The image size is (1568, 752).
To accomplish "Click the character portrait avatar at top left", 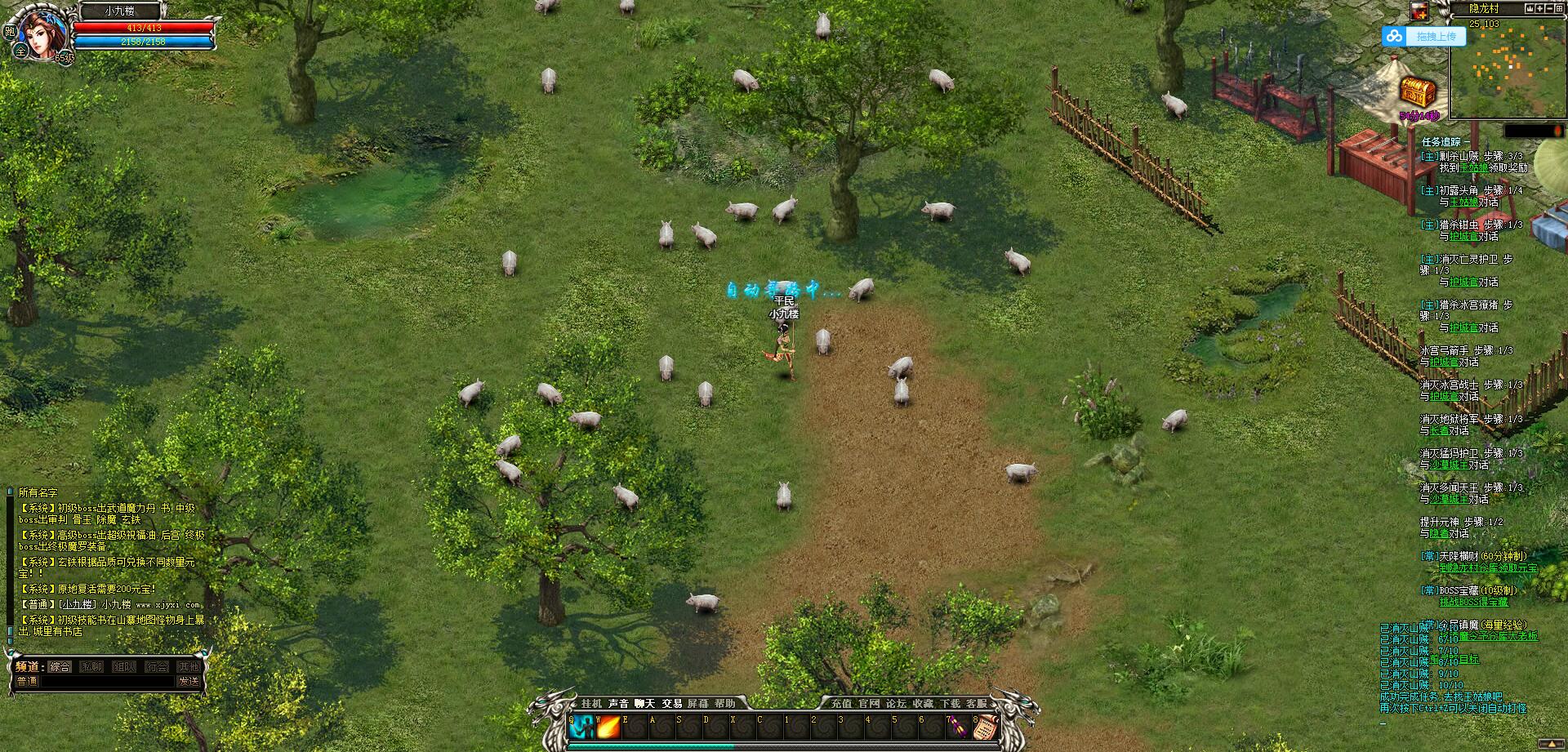I will coord(42,36).
